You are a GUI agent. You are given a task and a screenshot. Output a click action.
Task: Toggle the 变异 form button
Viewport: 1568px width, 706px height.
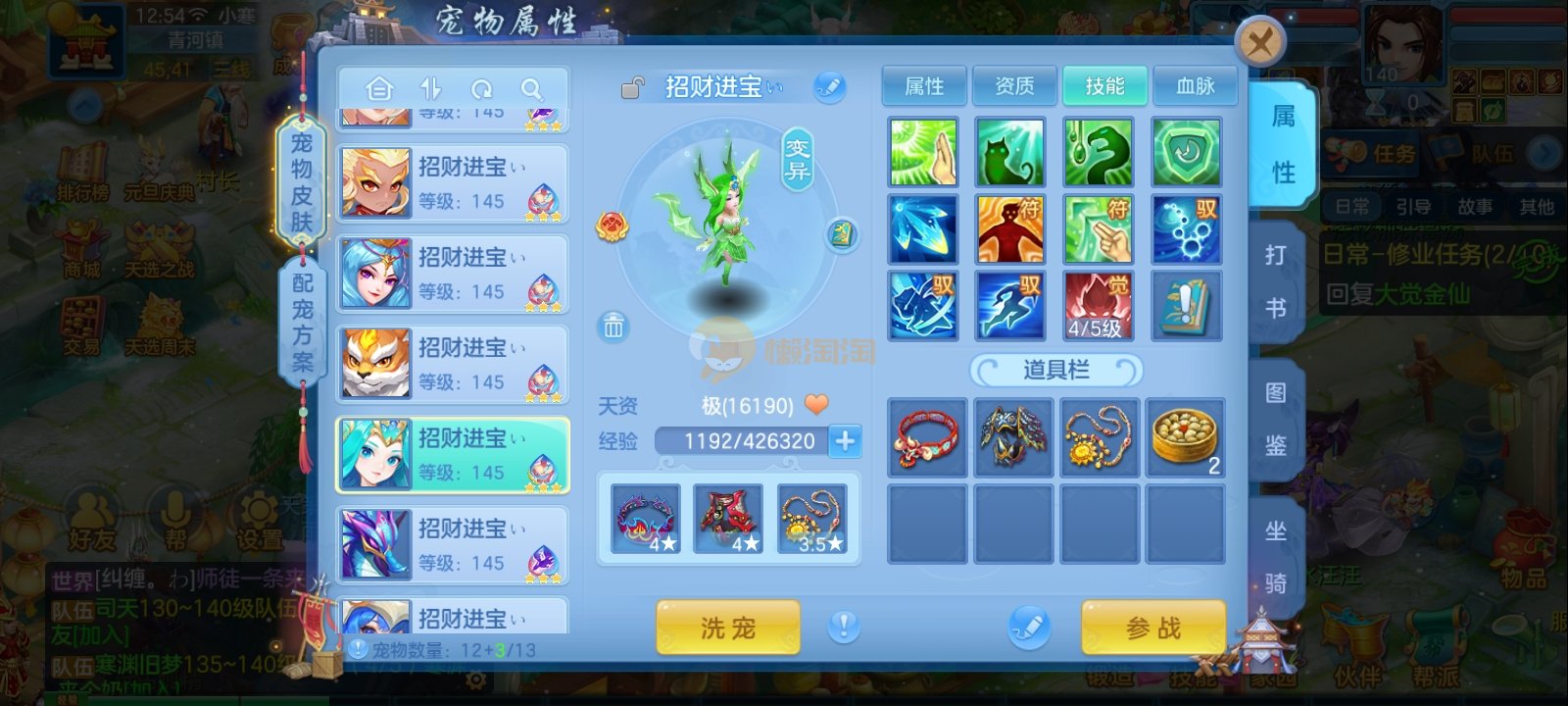click(798, 160)
